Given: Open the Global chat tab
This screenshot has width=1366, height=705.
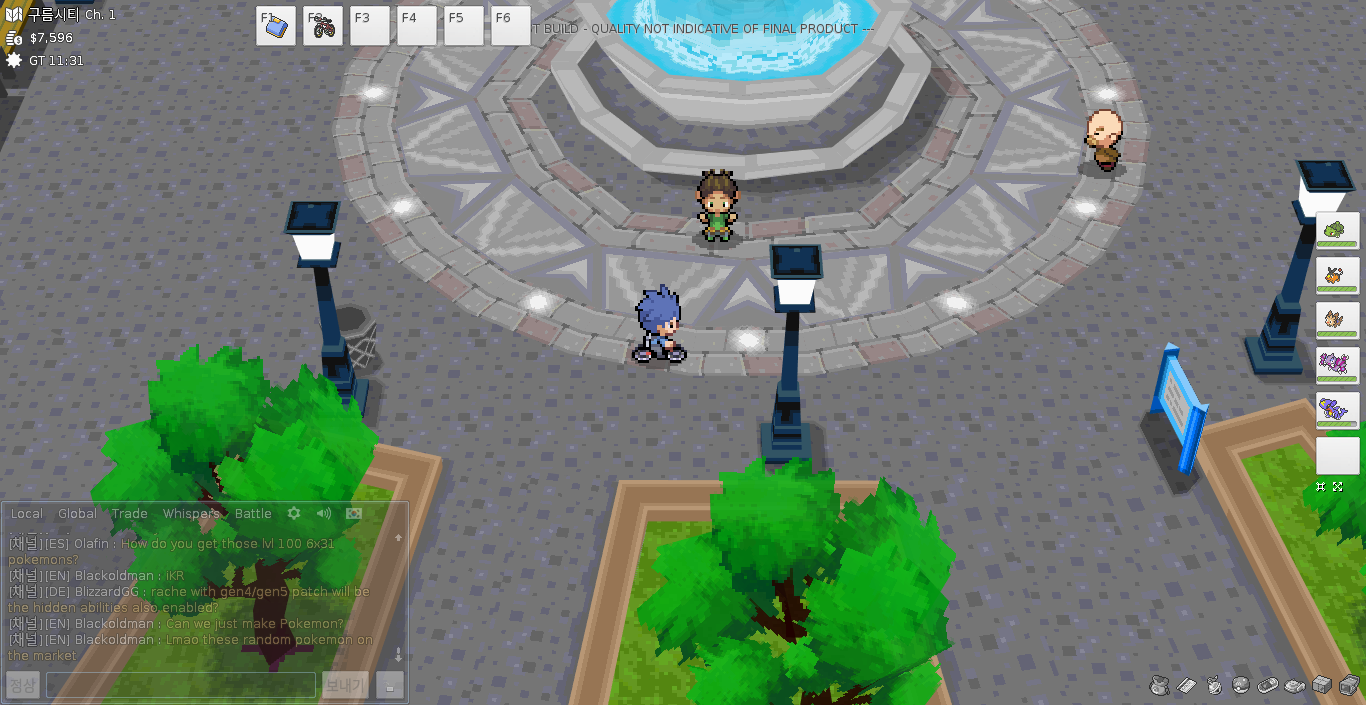Looking at the screenshot, I should [77, 514].
